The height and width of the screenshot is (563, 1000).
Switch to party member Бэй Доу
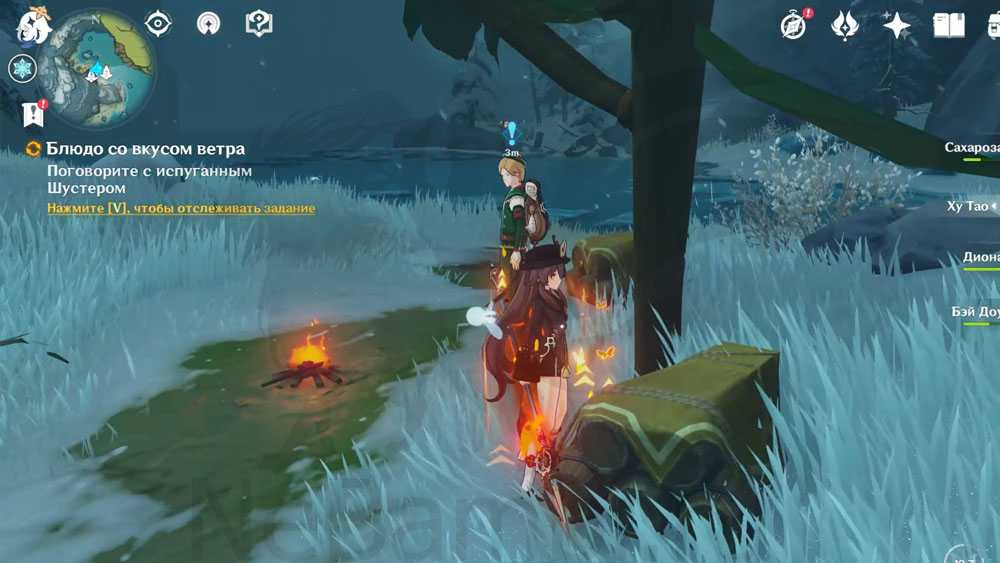[975, 313]
